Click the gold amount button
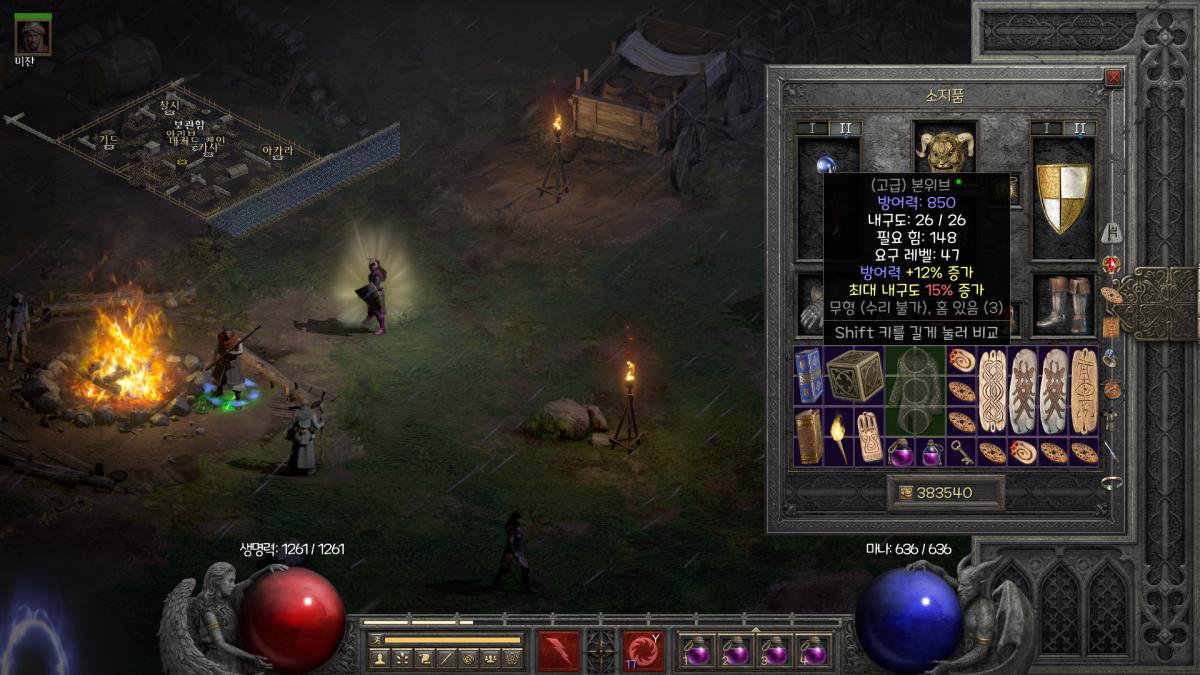Screen dimensions: 1200x675 (x=945, y=493)
